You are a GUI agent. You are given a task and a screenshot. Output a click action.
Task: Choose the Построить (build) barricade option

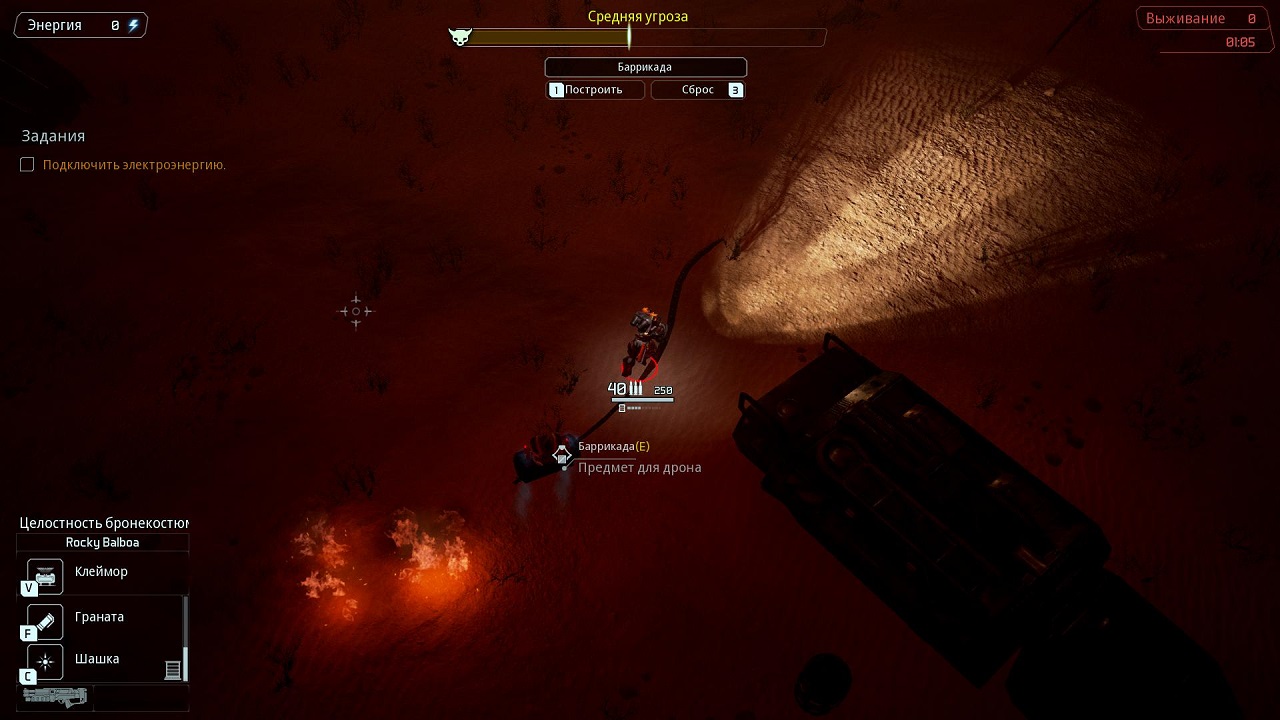coord(596,90)
